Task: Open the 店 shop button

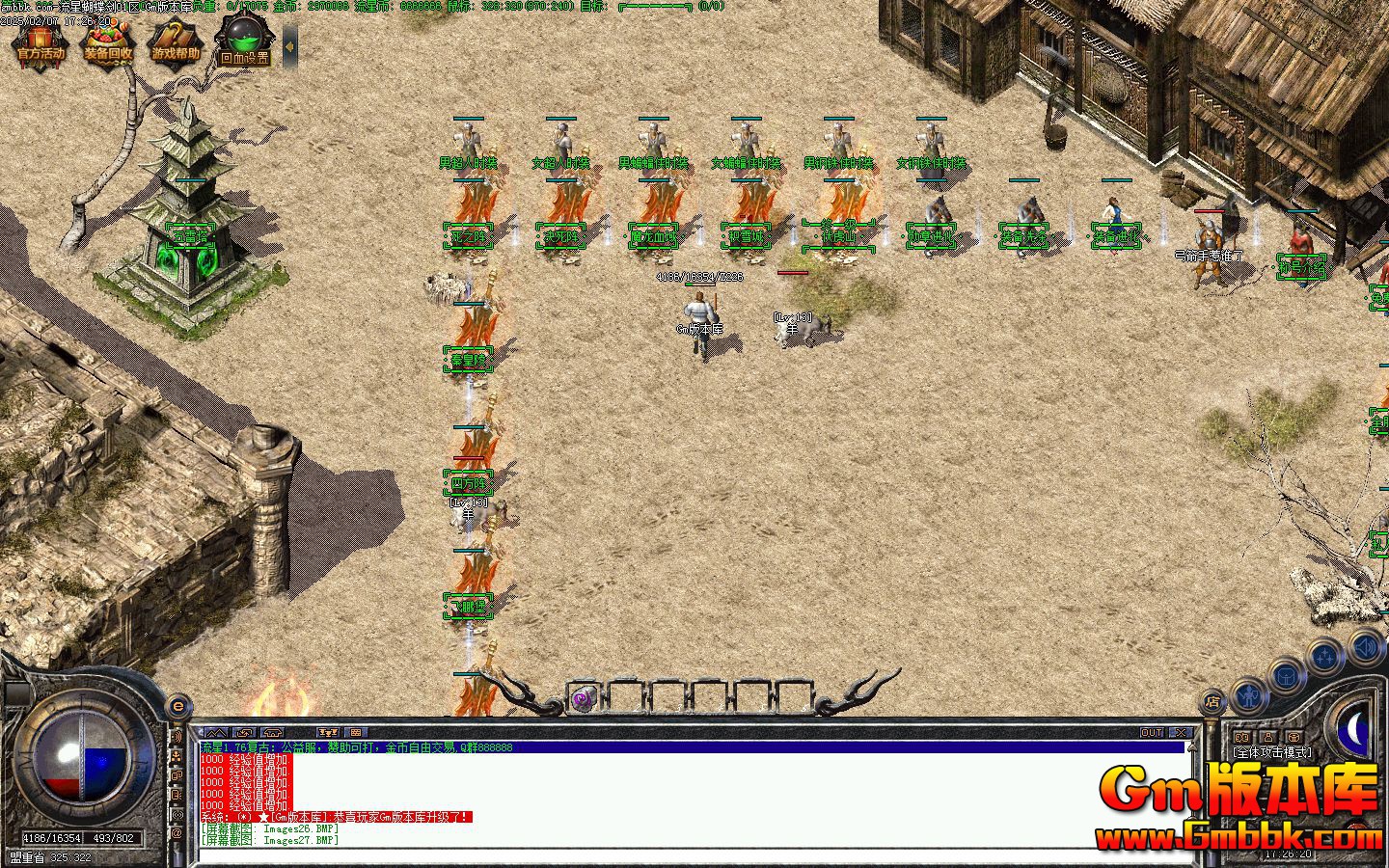Action: tap(1212, 702)
